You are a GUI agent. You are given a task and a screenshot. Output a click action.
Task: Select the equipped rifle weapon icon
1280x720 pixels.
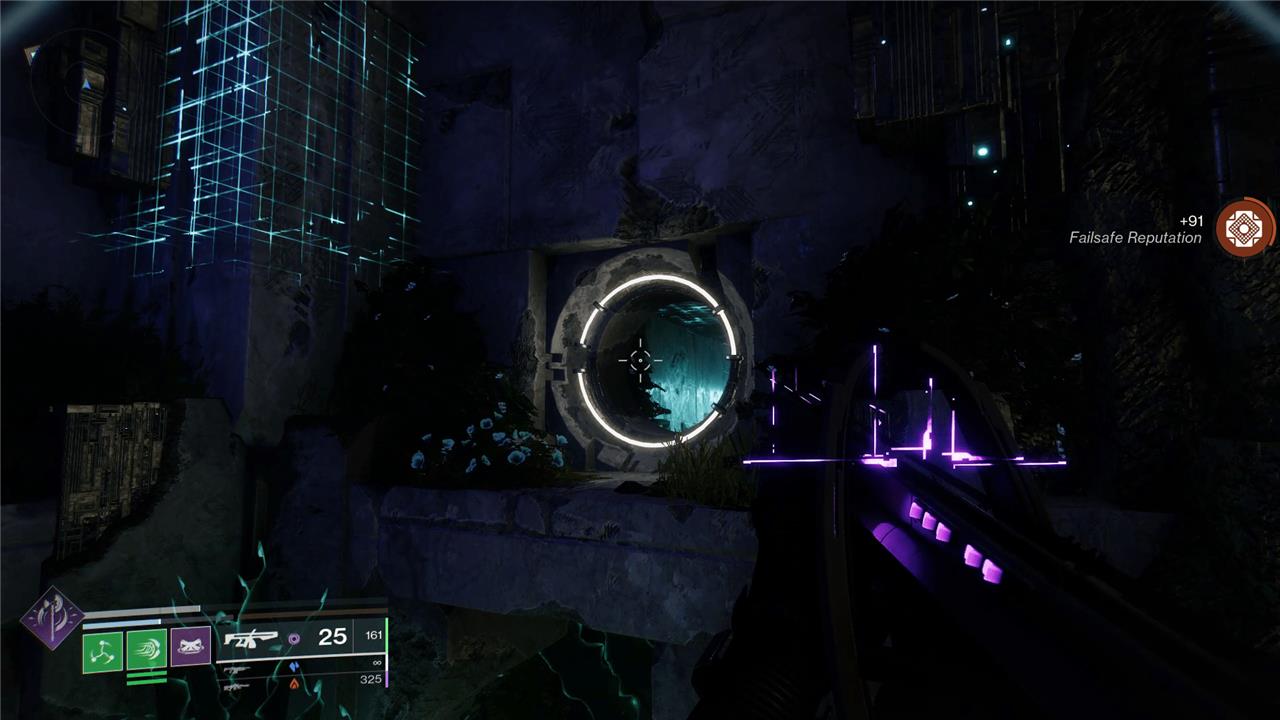(250, 638)
